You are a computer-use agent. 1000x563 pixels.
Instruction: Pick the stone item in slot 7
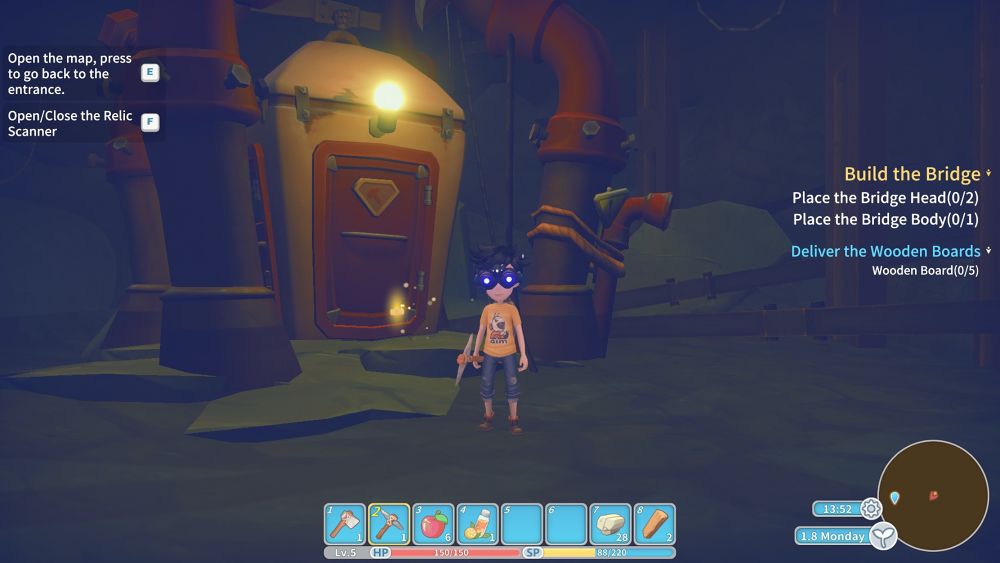610,523
